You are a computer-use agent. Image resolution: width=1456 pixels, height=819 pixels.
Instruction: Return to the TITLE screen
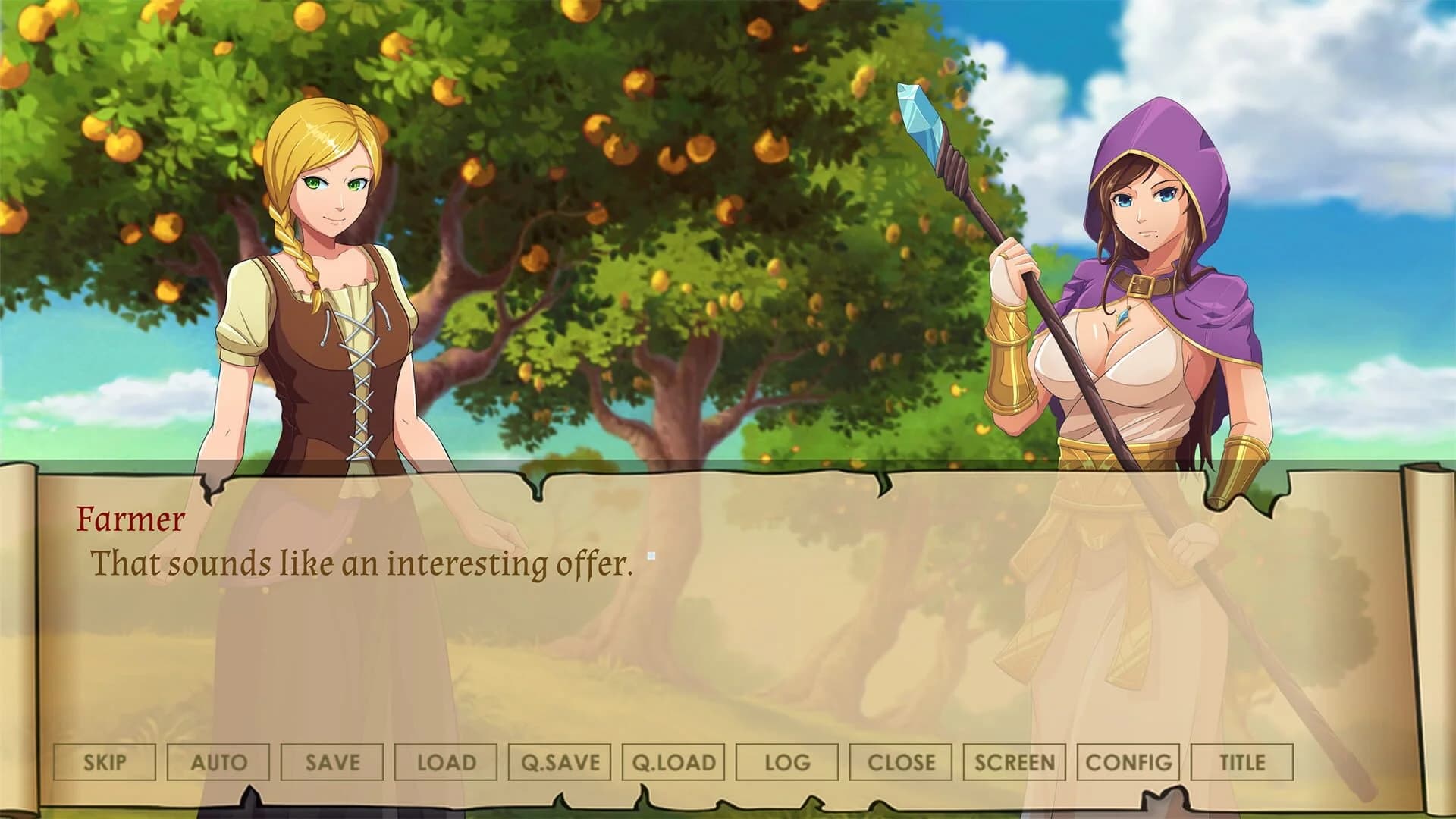[x=1241, y=763]
